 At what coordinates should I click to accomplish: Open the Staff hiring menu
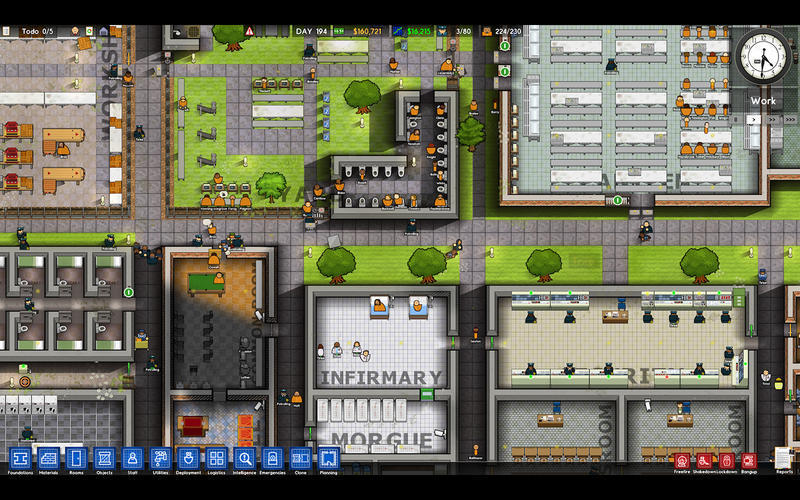point(132,458)
